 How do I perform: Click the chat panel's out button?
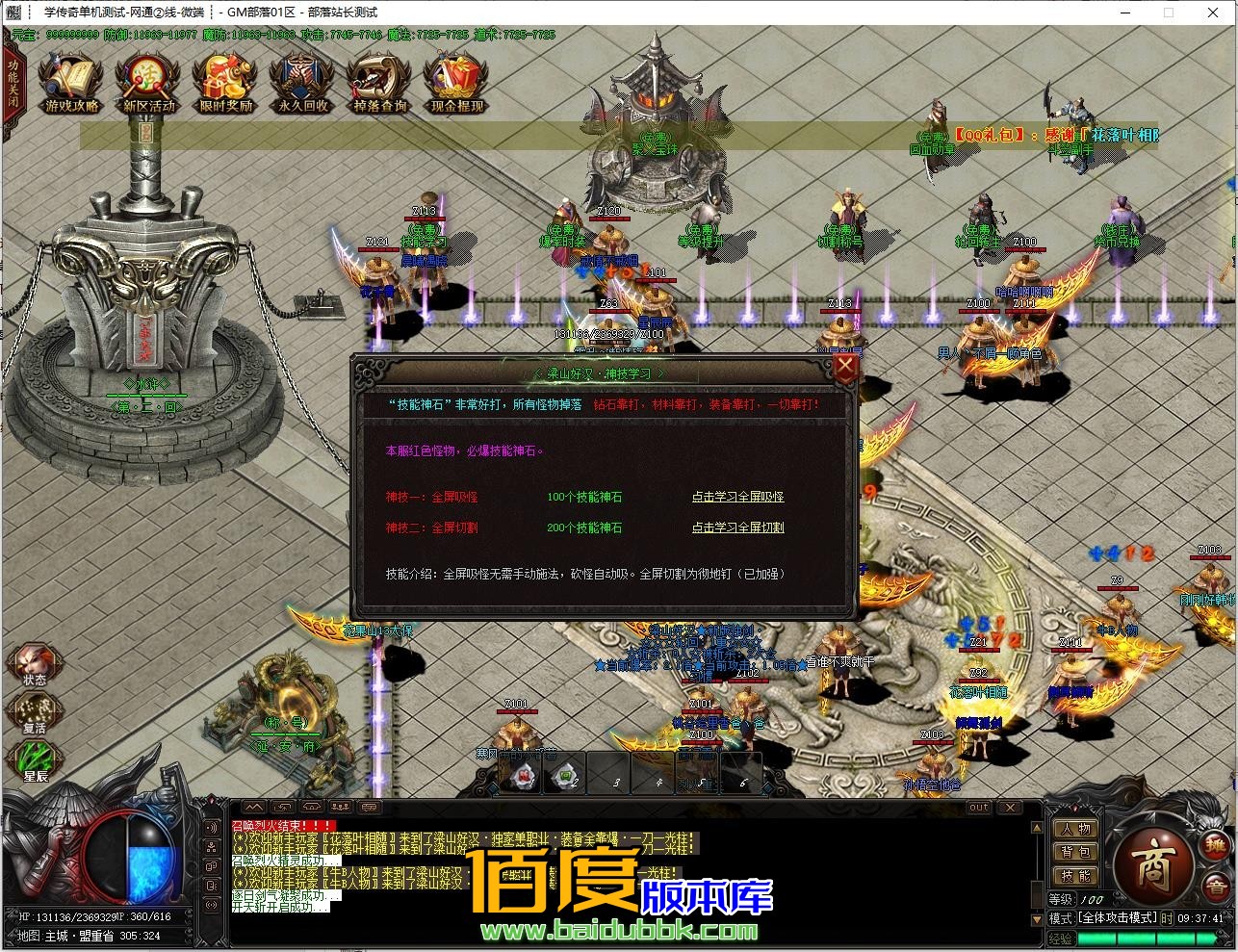978,807
